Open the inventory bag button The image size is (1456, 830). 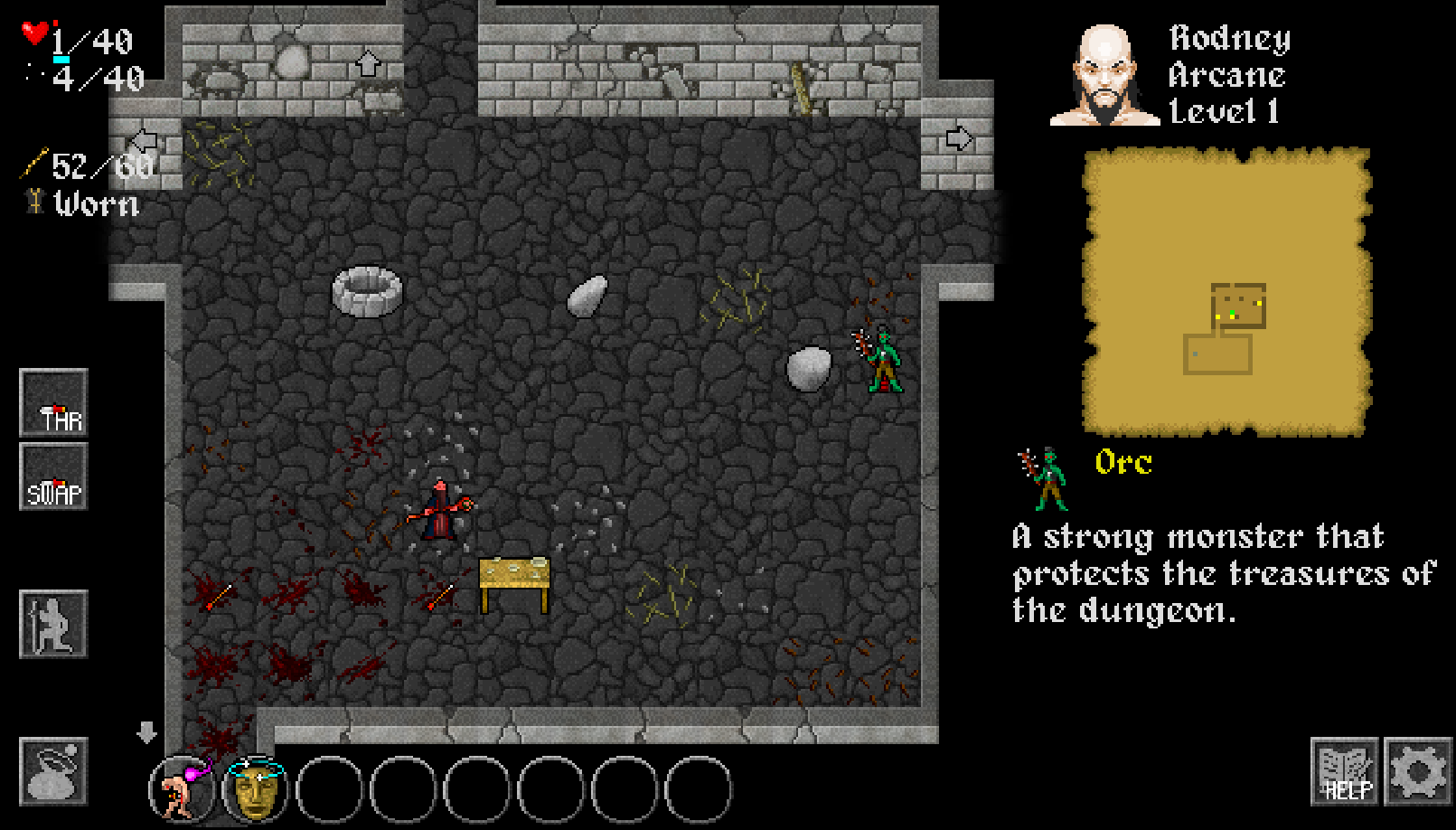[53, 771]
